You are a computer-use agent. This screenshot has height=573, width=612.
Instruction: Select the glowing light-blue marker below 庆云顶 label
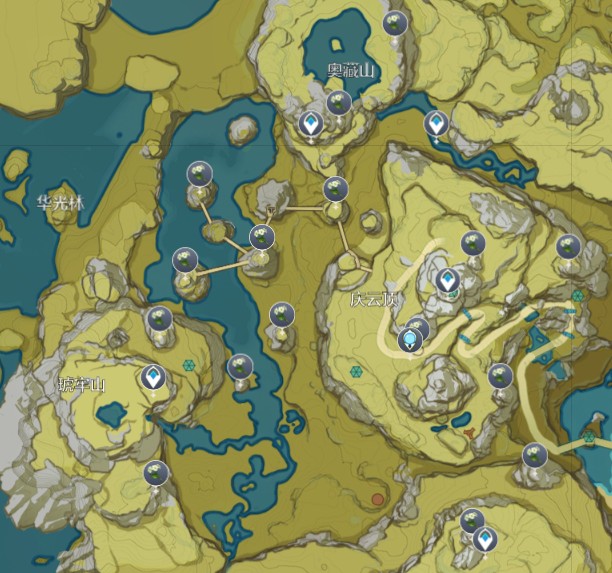pyautogui.click(x=410, y=341)
